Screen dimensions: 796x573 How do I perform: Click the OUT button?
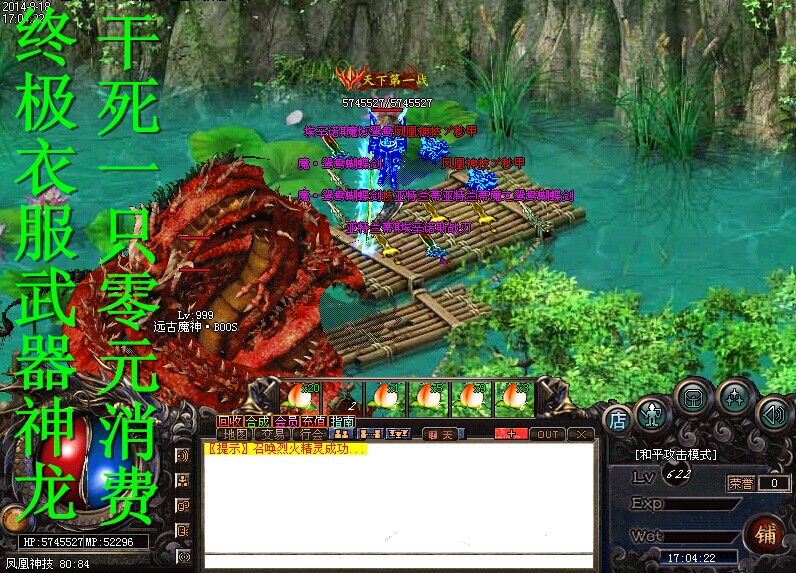[x=547, y=434]
